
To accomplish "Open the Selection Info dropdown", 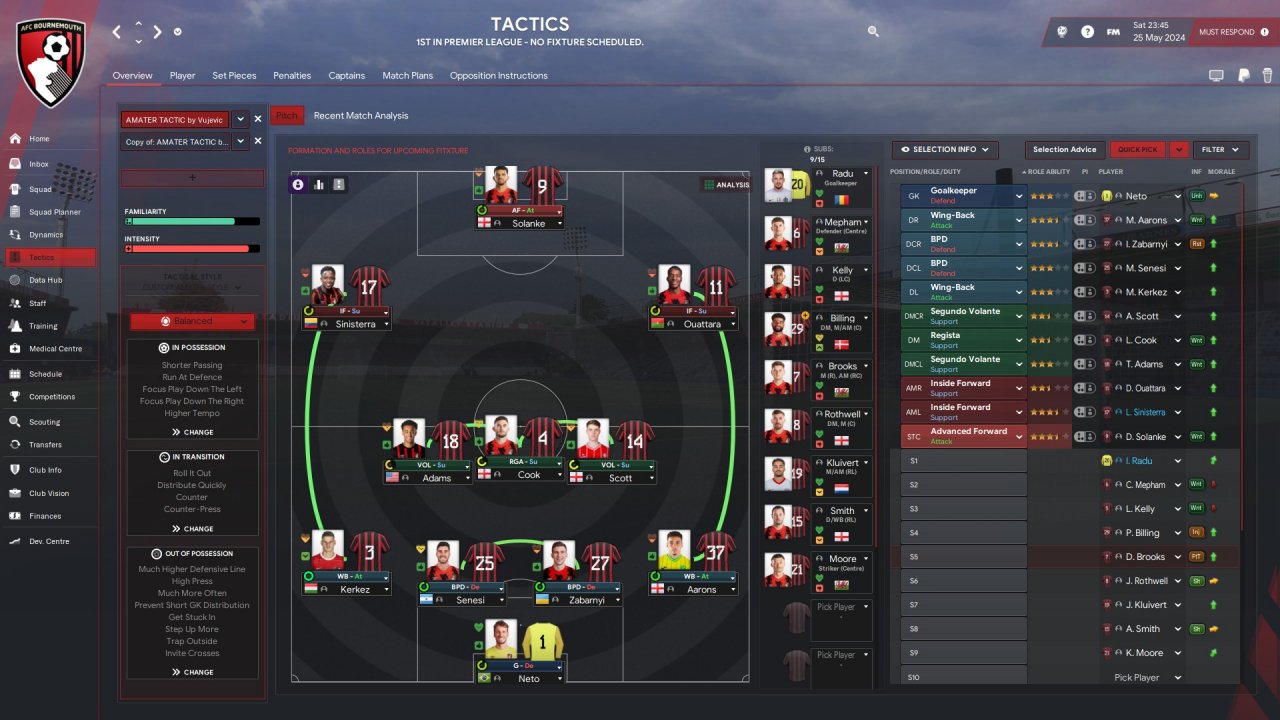I will [945, 150].
